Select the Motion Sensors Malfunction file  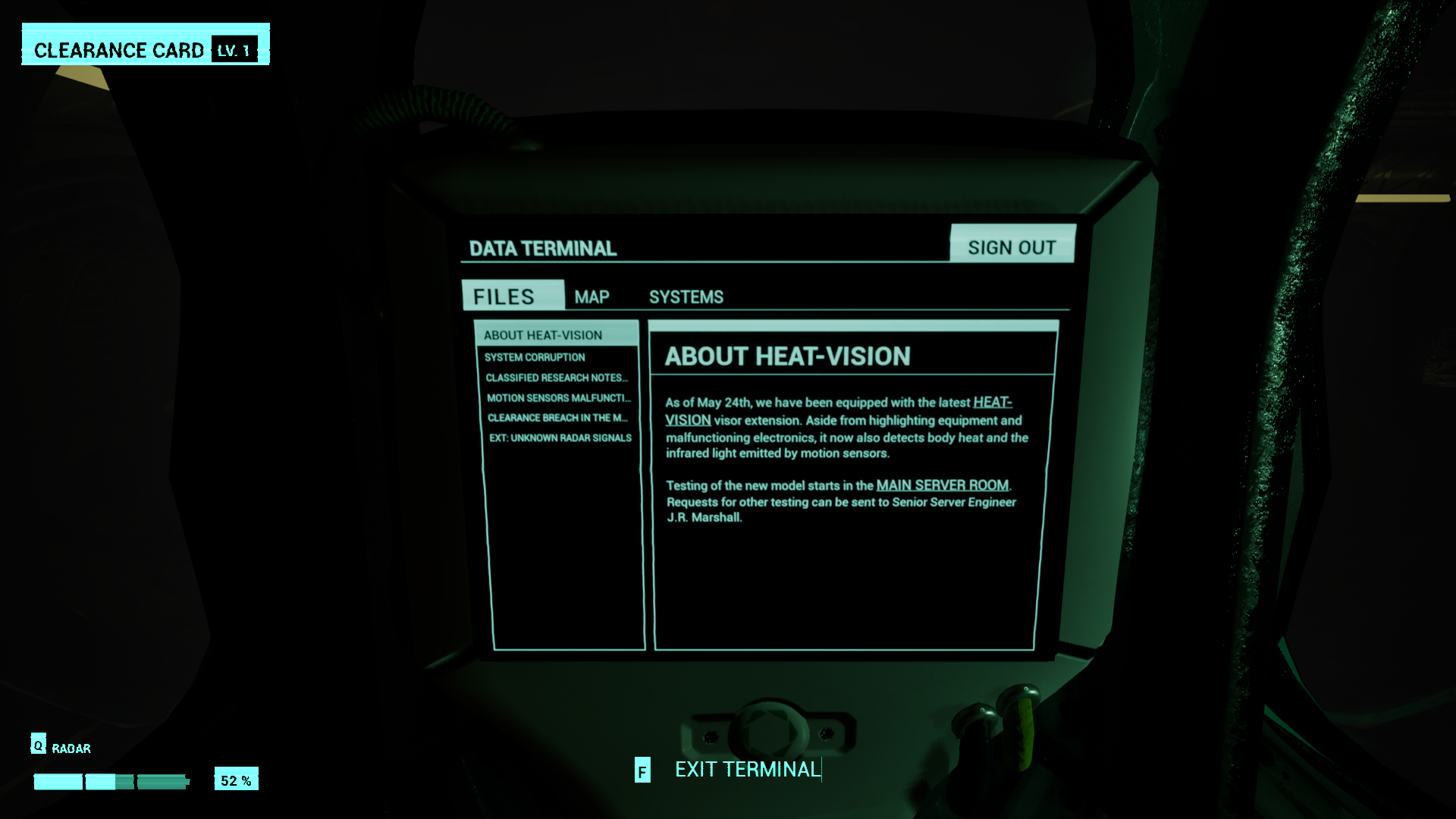point(558,398)
